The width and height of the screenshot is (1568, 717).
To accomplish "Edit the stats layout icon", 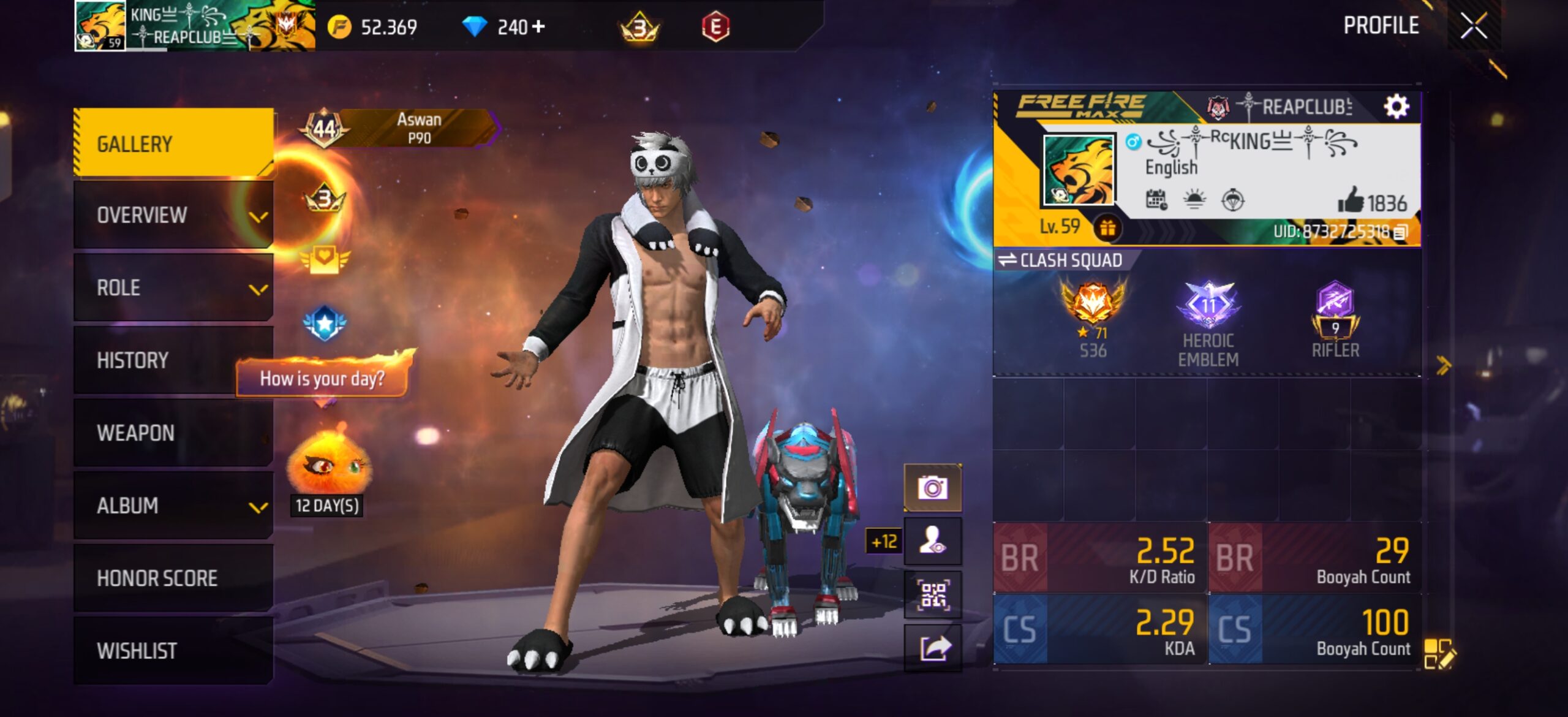I will click(x=1438, y=653).
